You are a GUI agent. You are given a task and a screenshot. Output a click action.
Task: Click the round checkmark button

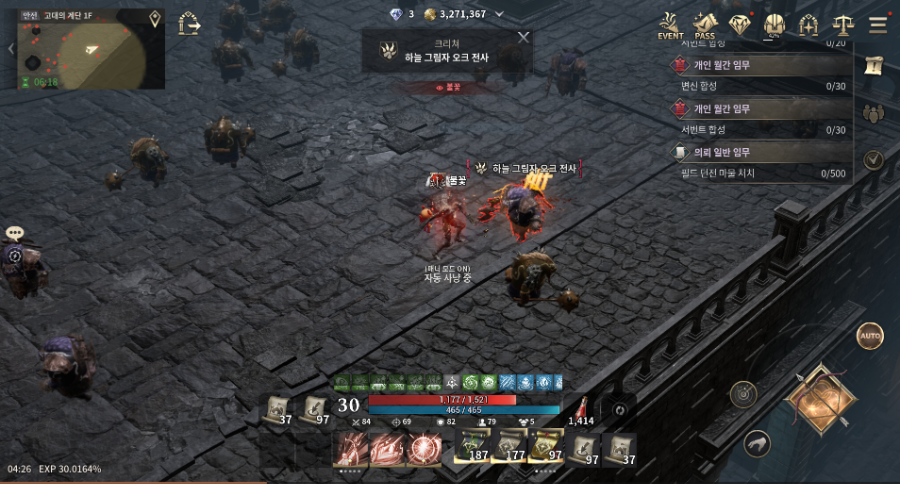pos(873,160)
